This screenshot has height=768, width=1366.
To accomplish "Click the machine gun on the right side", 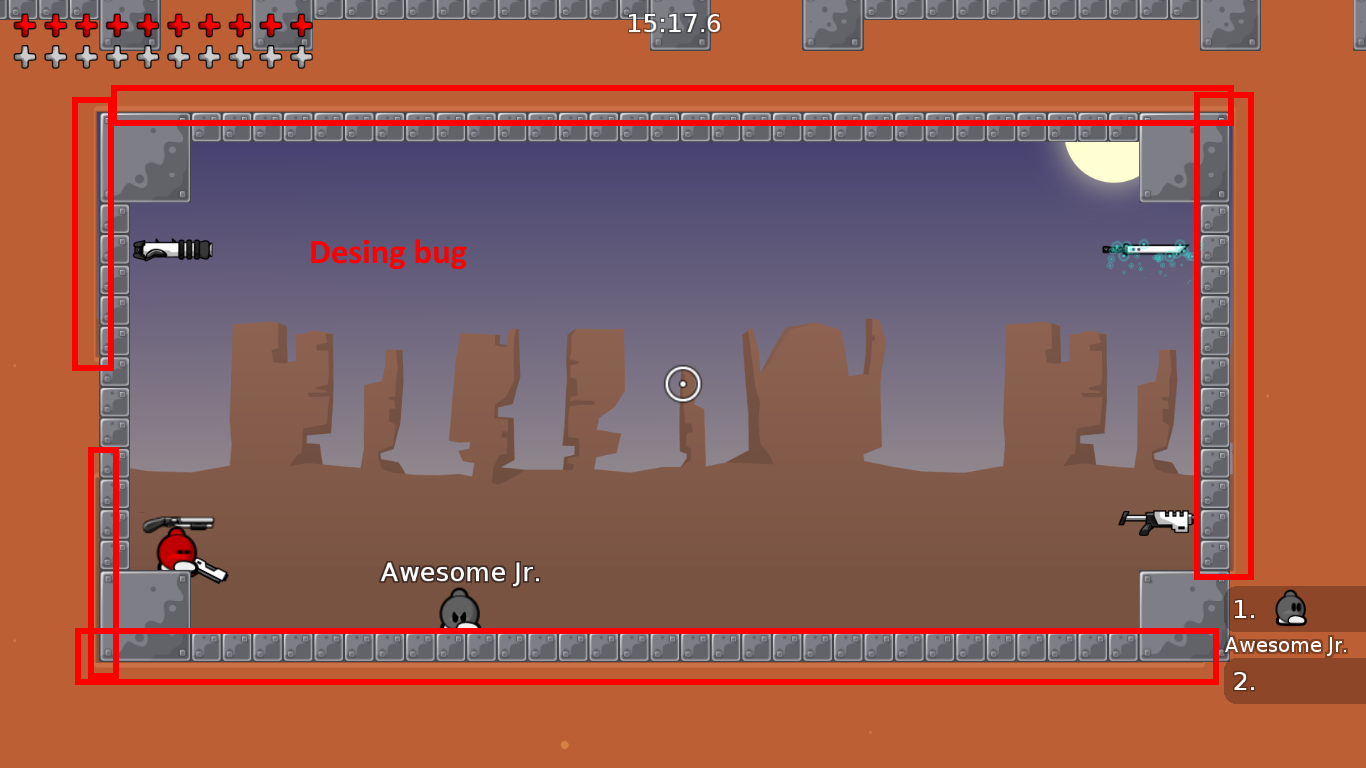I will pos(1158,519).
